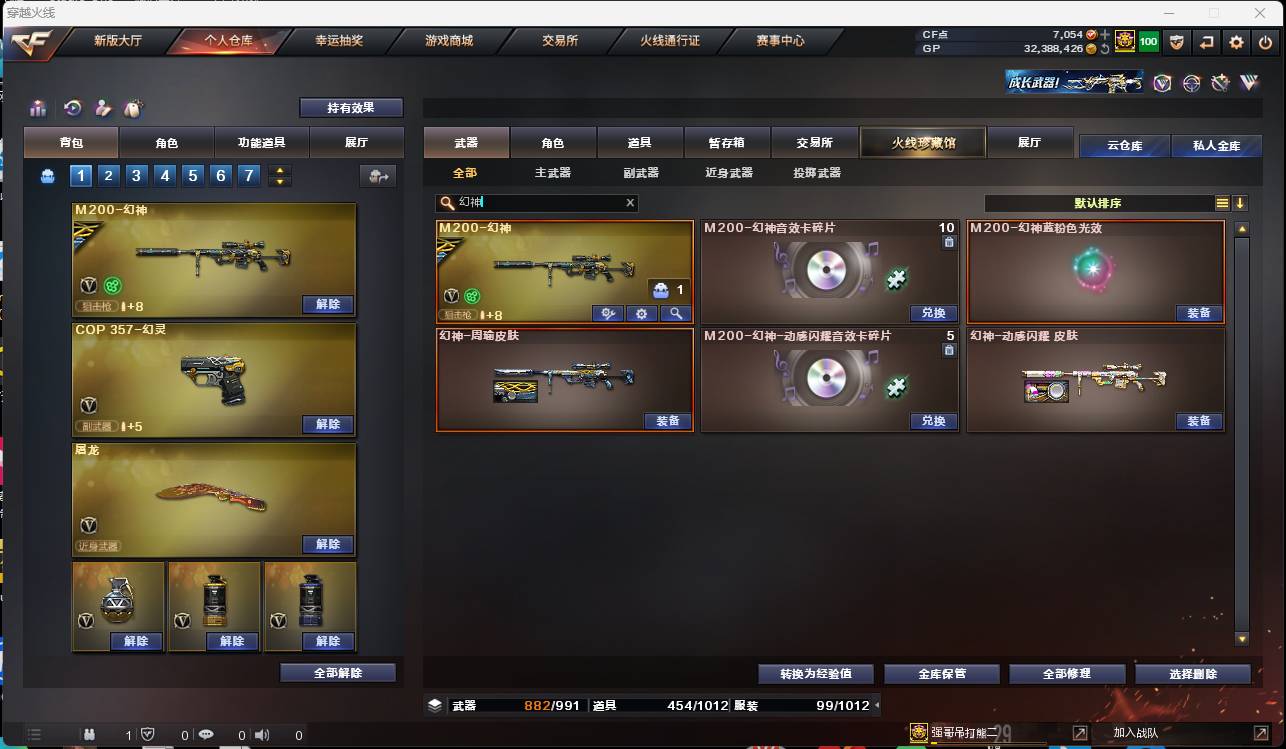Click the list-view sort icon beside 默认排序
The height and width of the screenshot is (749, 1286).
pos(1222,202)
